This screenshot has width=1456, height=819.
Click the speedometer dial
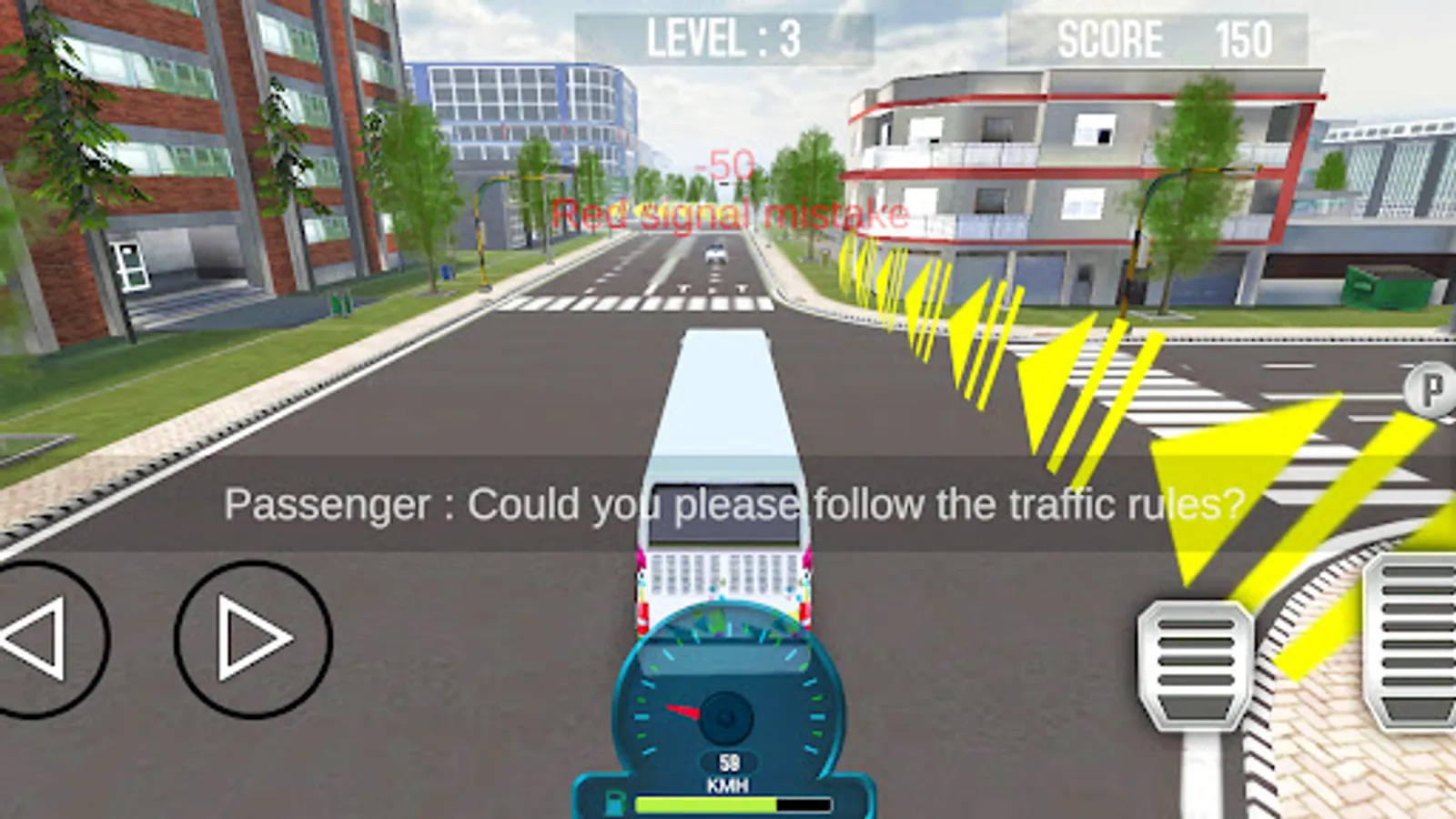point(728,710)
